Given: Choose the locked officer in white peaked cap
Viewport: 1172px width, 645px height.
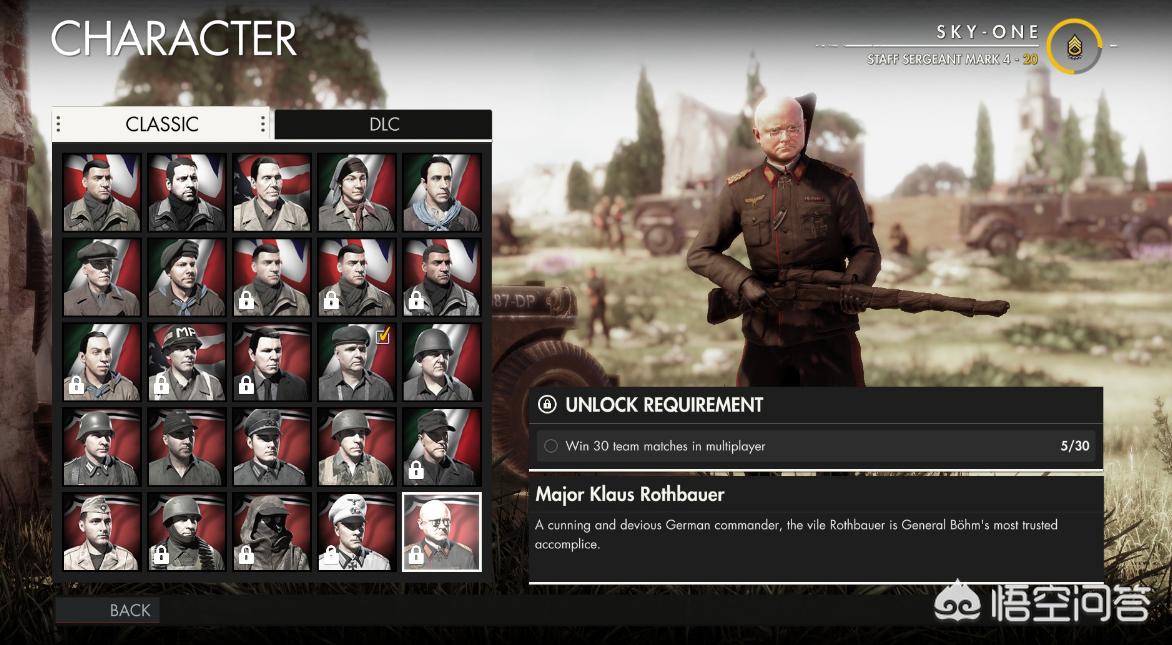Looking at the screenshot, I should coord(357,531).
